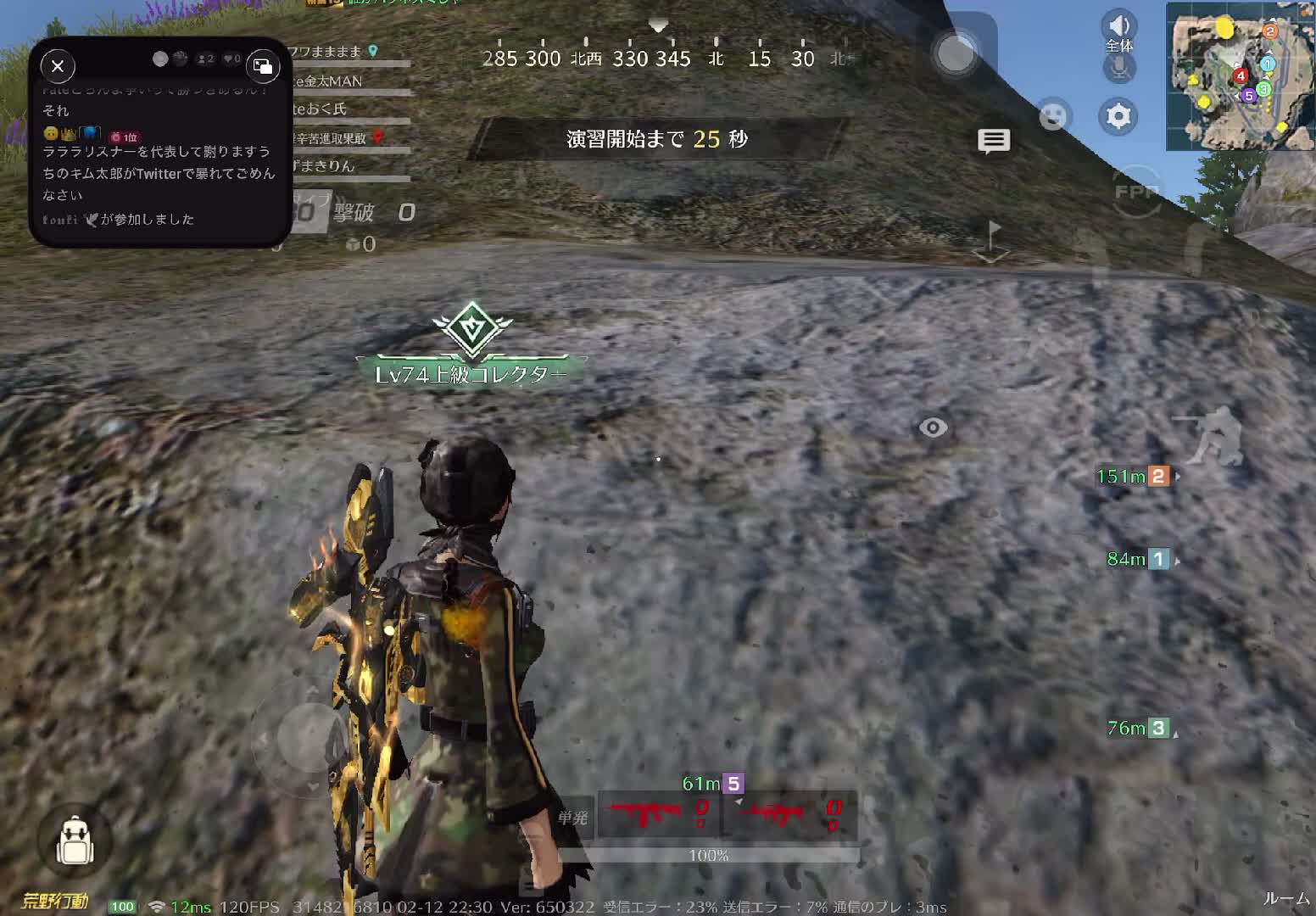Select the second red weapon slot

tap(790, 815)
